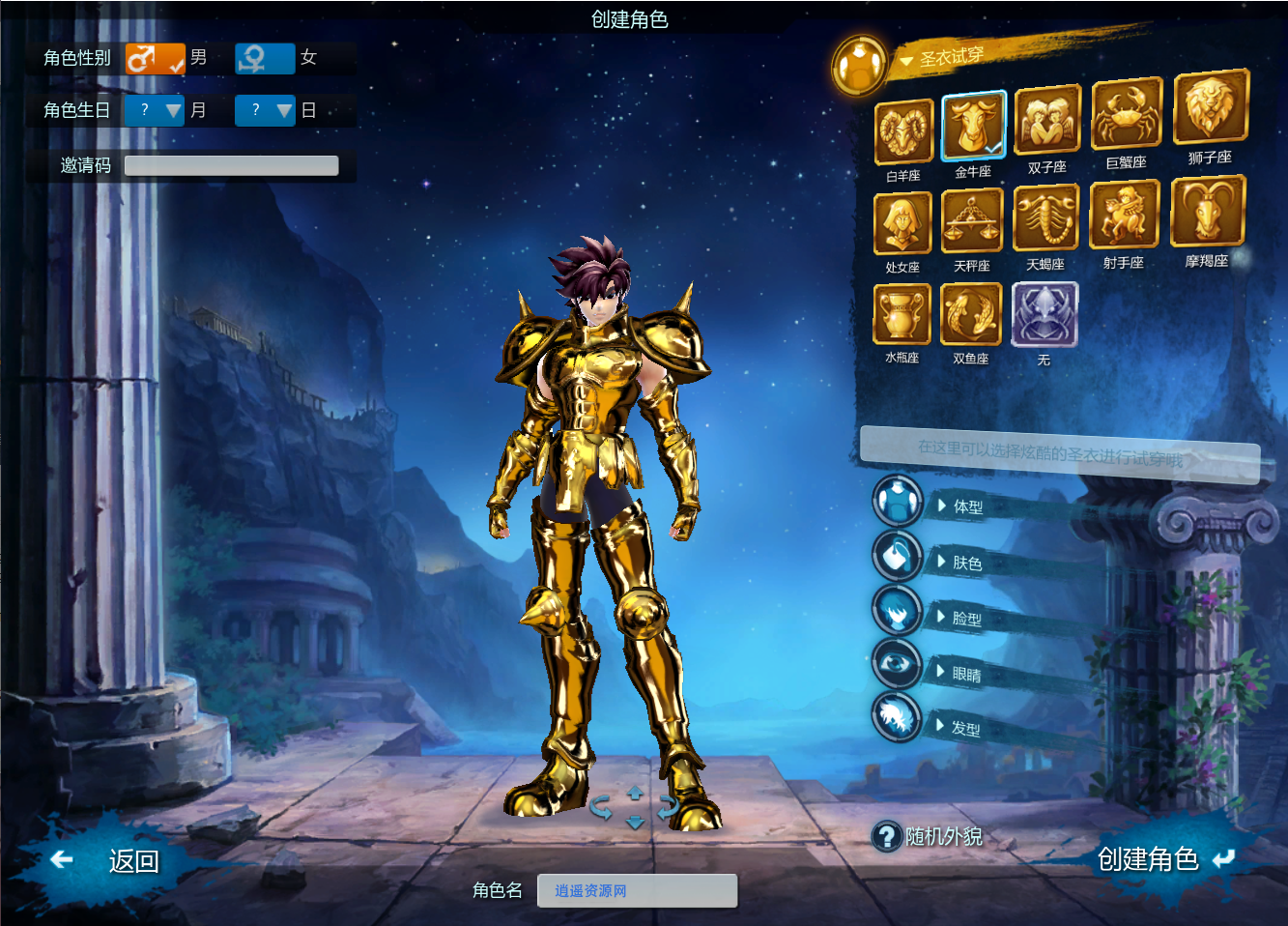Switch character gender to female
Image resolution: width=1288 pixels, height=926 pixels.
coord(266,58)
